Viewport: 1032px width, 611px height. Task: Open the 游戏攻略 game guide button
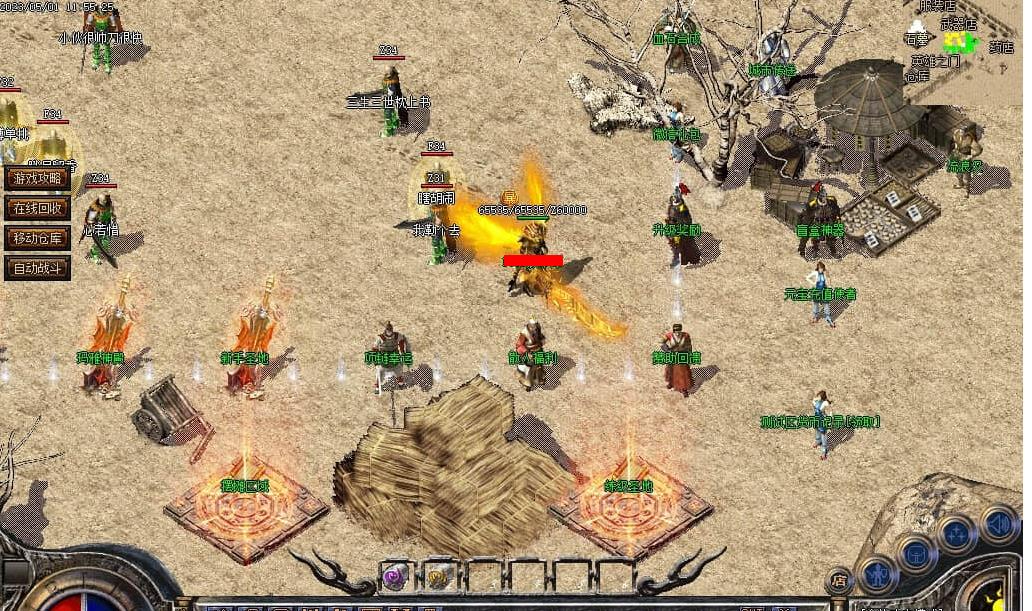[37, 178]
